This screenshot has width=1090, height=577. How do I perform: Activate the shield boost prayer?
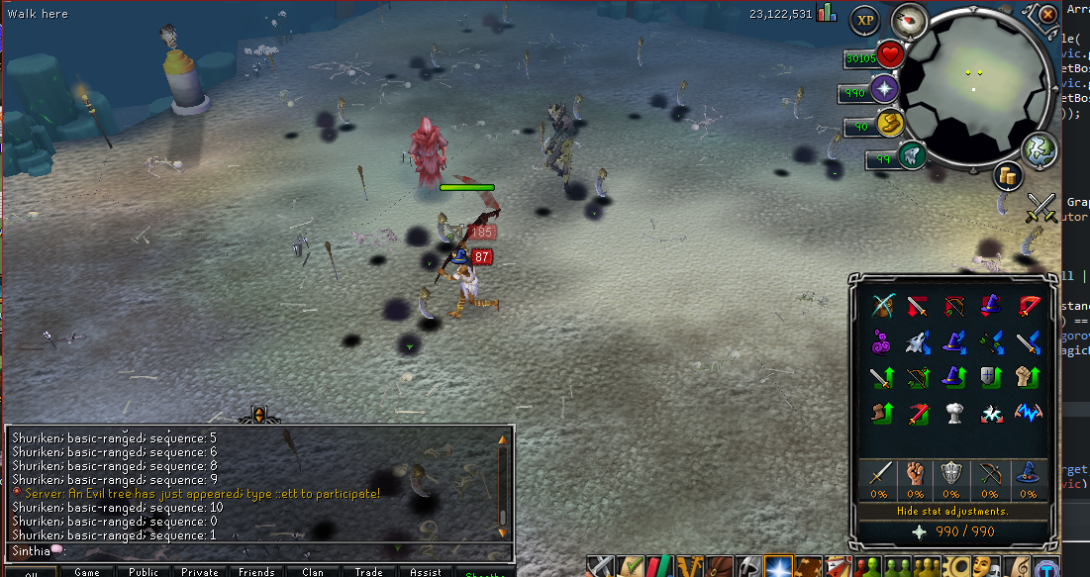point(988,378)
